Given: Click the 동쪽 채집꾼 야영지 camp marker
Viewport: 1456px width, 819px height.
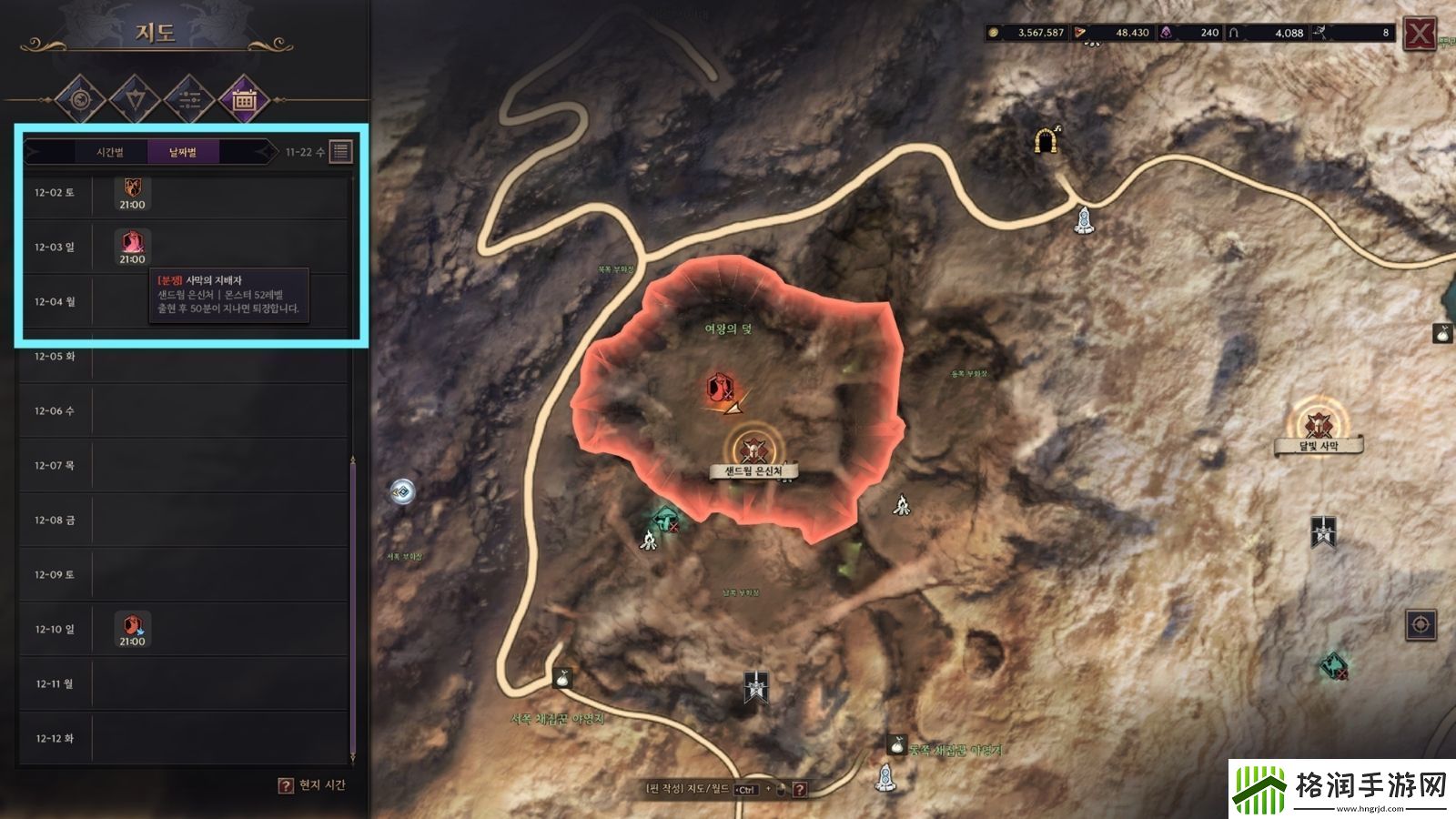Looking at the screenshot, I should click(896, 745).
